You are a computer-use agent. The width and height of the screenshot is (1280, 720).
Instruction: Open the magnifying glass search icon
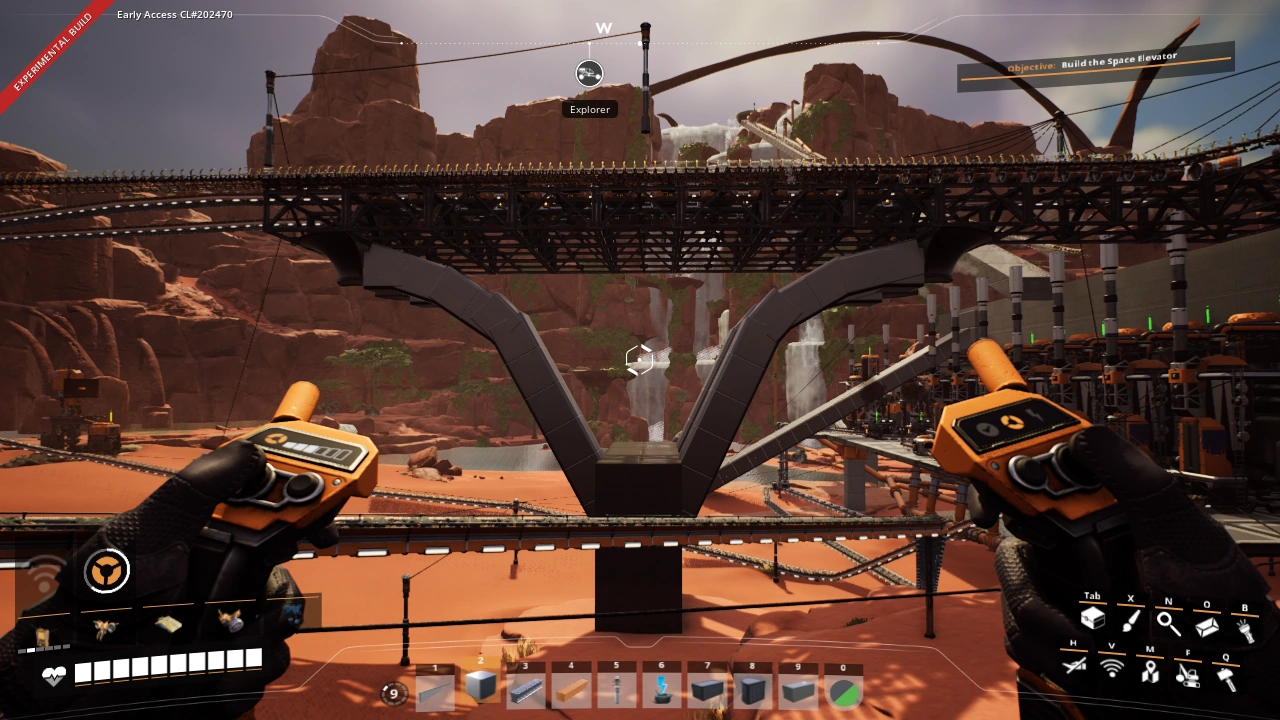point(1168,624)
